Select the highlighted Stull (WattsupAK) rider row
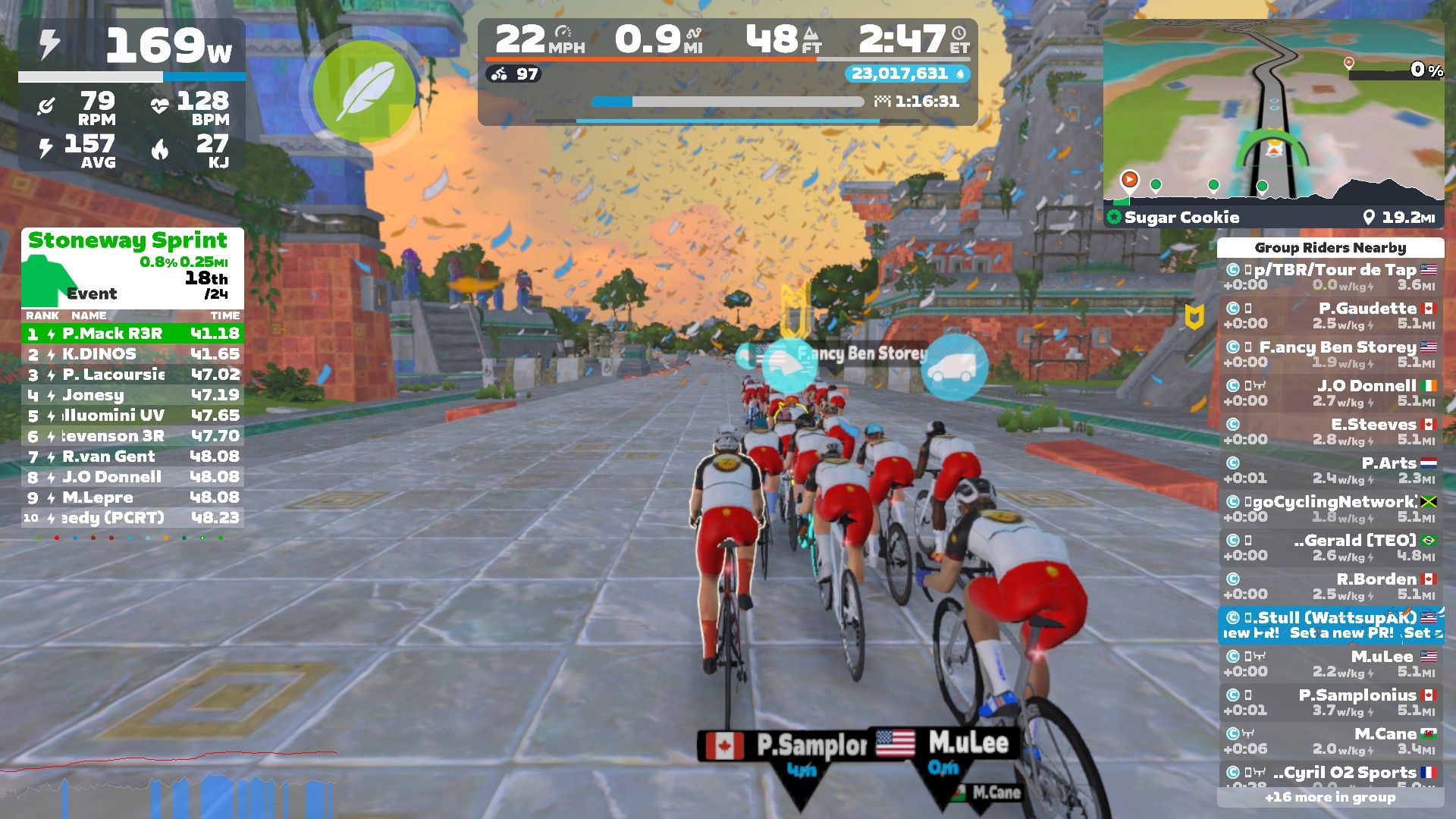1456x819 pixels. tap(1331, 625)
